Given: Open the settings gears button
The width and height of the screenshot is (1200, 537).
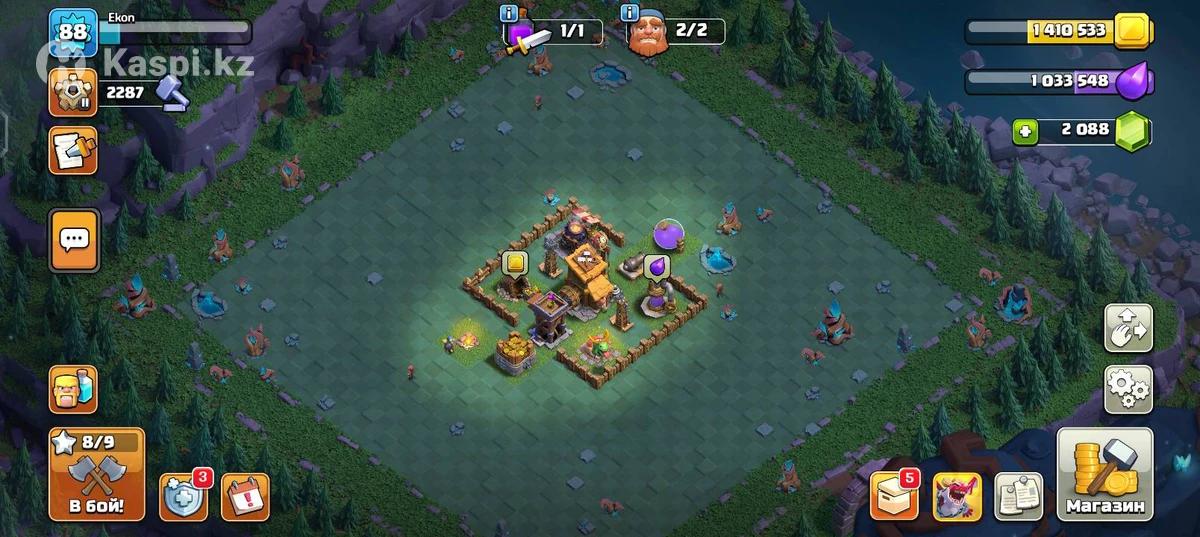Looking at the screenshot, I should coord(1127,389).
